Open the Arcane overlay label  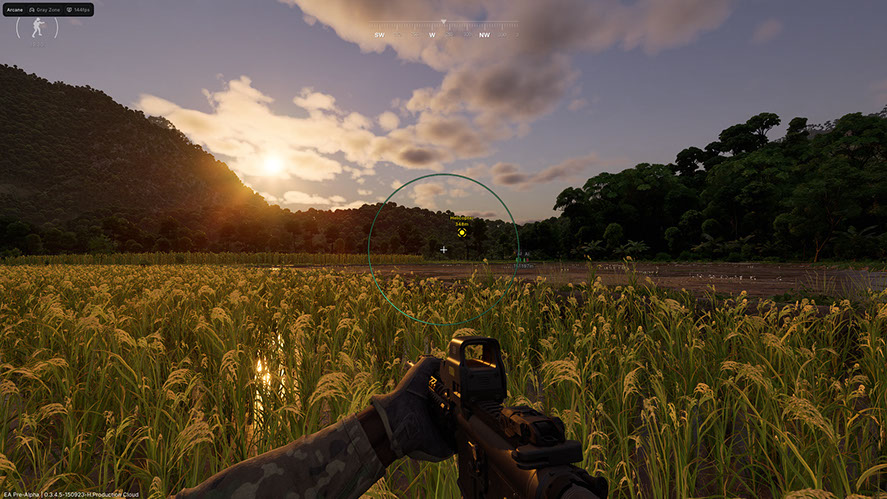coord(14,9)
